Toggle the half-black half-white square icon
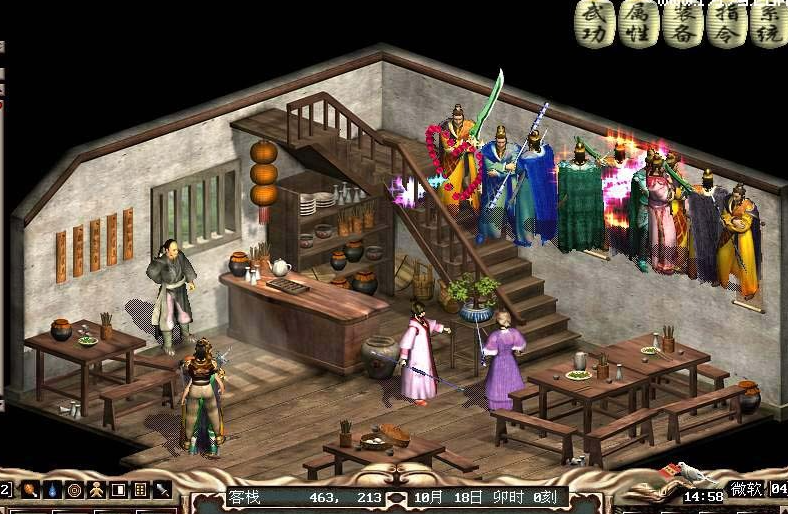 118,490
